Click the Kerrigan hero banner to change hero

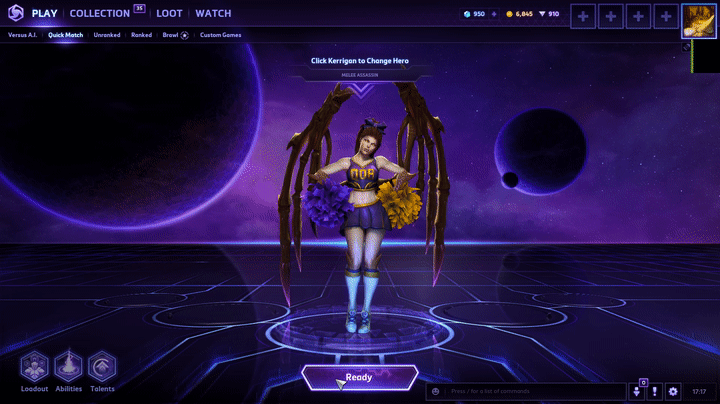tap(360, 61)
